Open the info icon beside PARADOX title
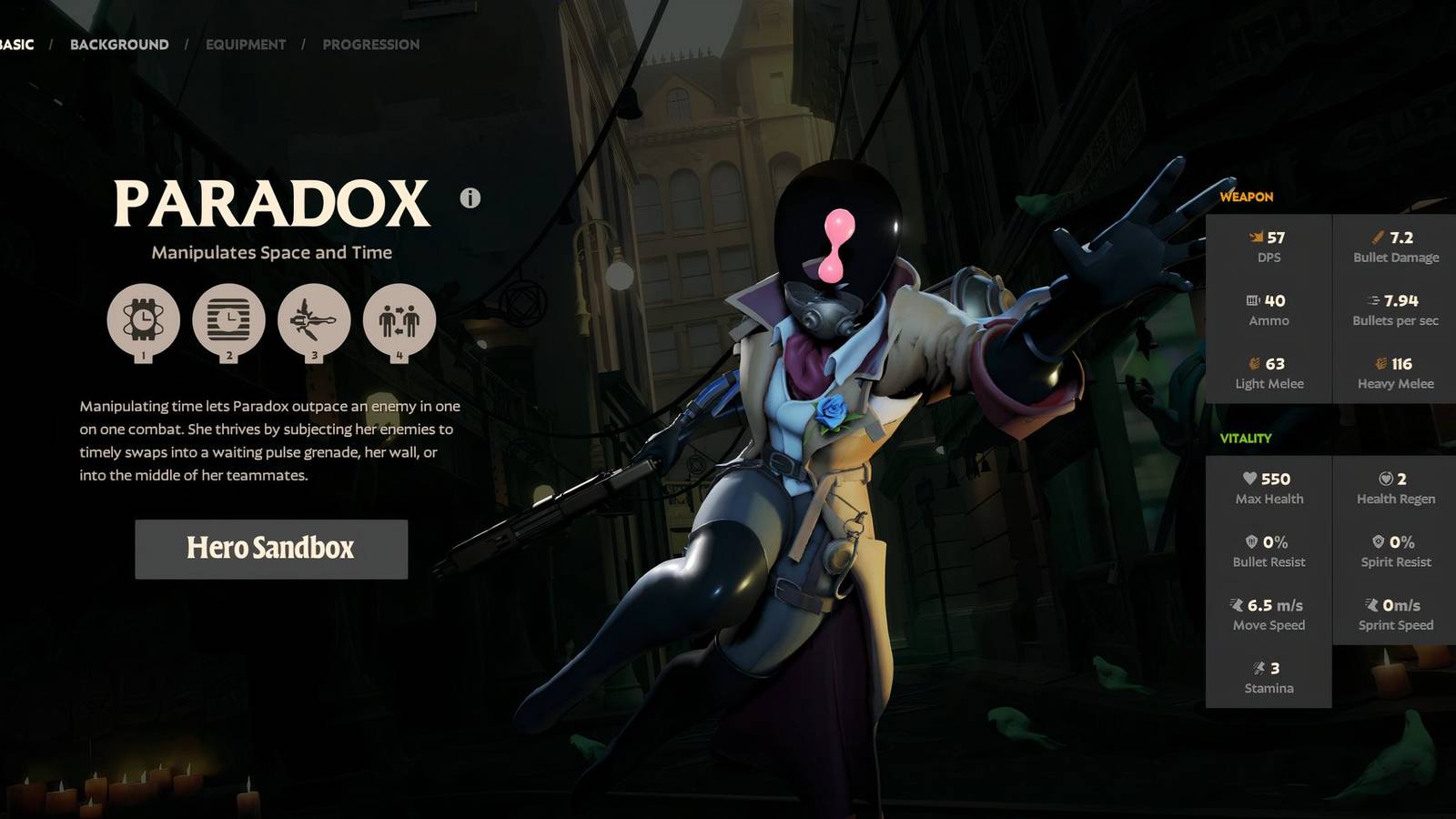 point(470,199)
